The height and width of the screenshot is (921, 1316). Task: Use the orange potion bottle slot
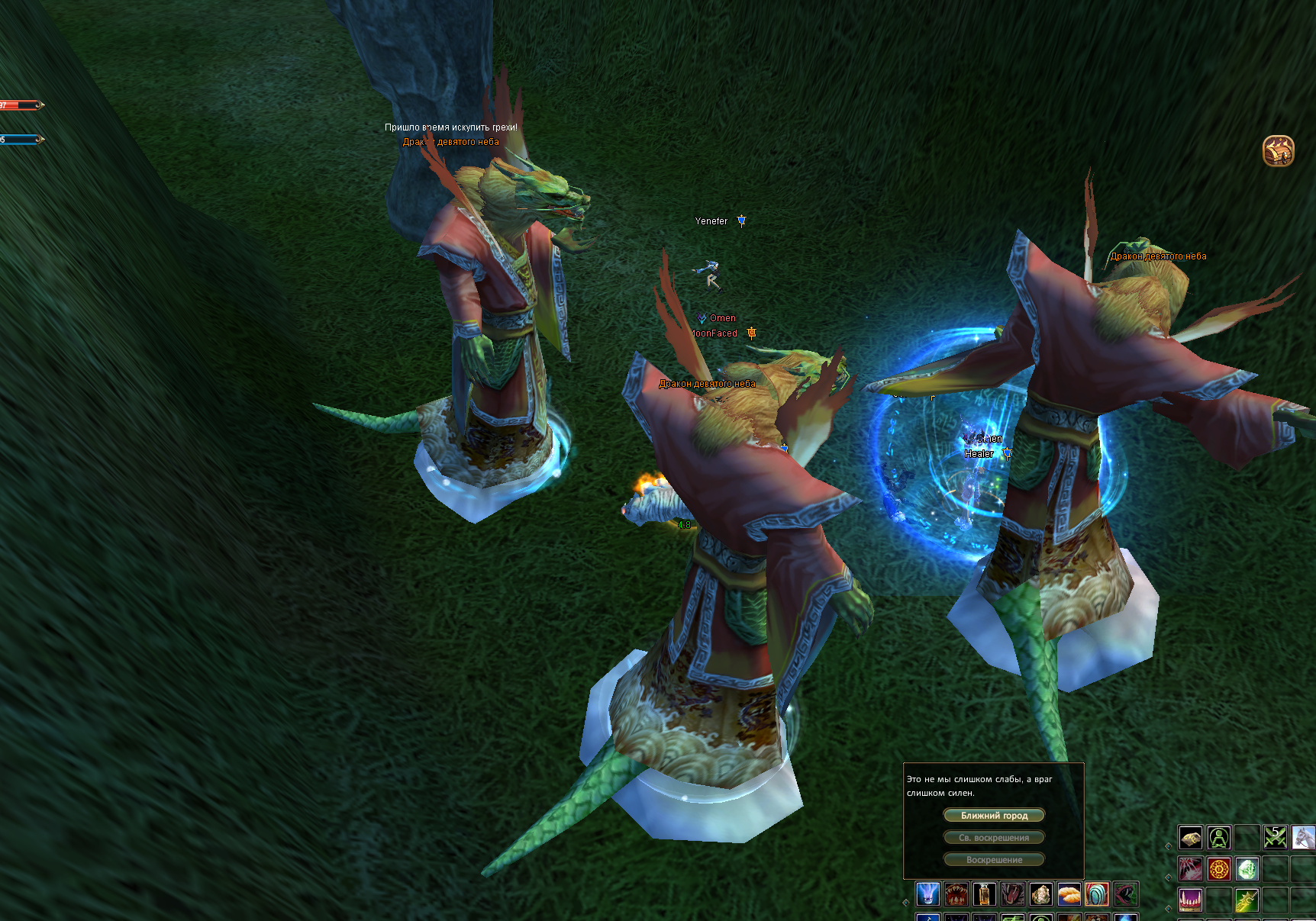click(x=984, y=894)
